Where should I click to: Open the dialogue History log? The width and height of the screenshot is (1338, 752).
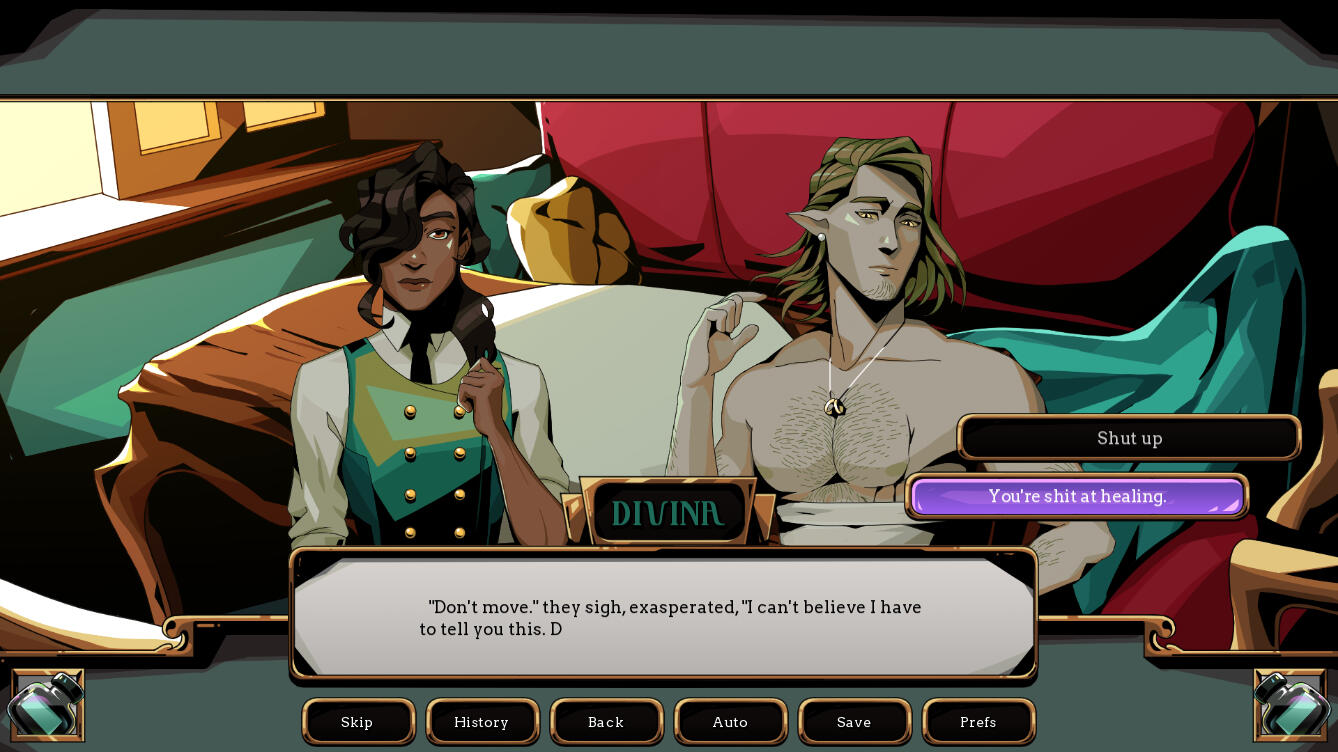tap(481, 722)
